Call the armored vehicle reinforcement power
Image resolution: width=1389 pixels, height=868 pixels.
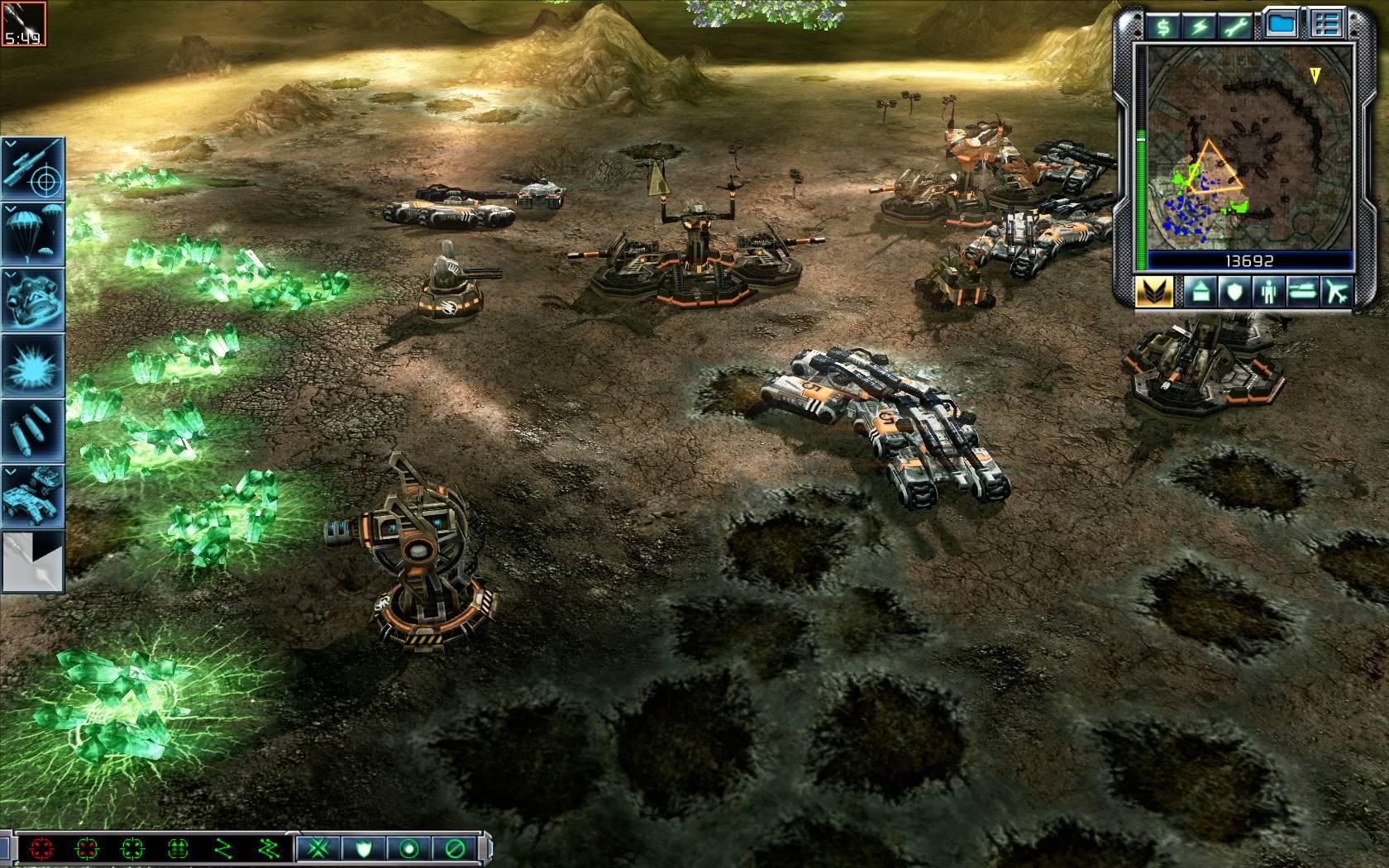pos(34,496)
